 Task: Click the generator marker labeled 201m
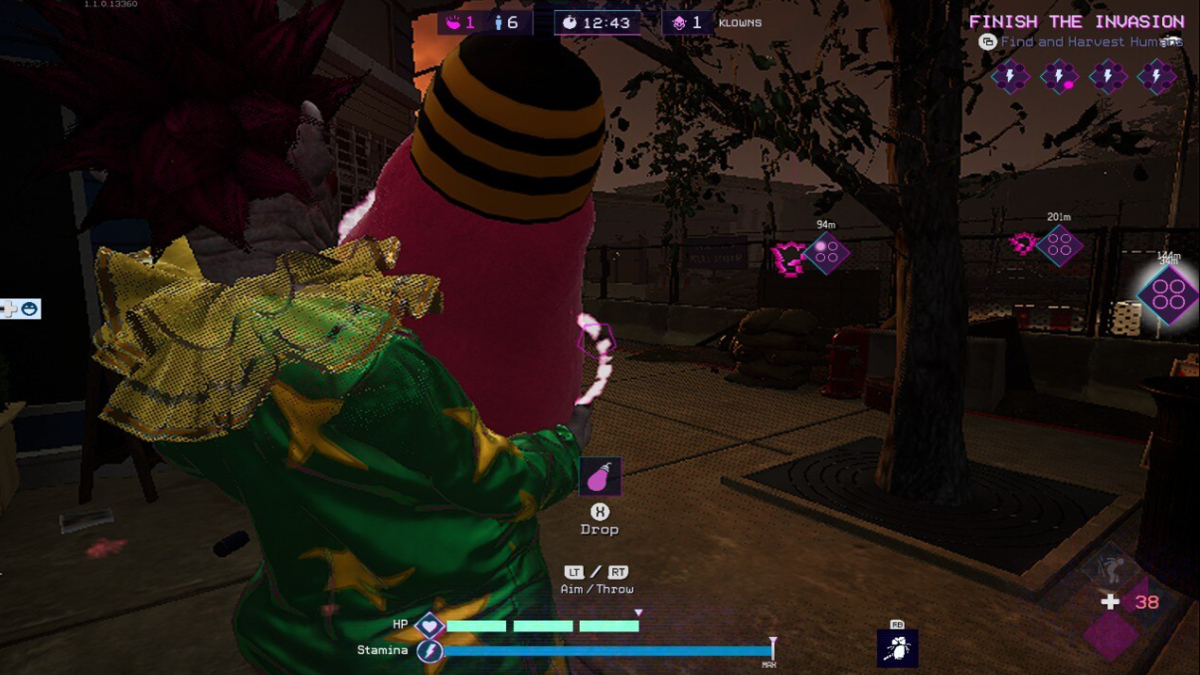coord(1059,245)
